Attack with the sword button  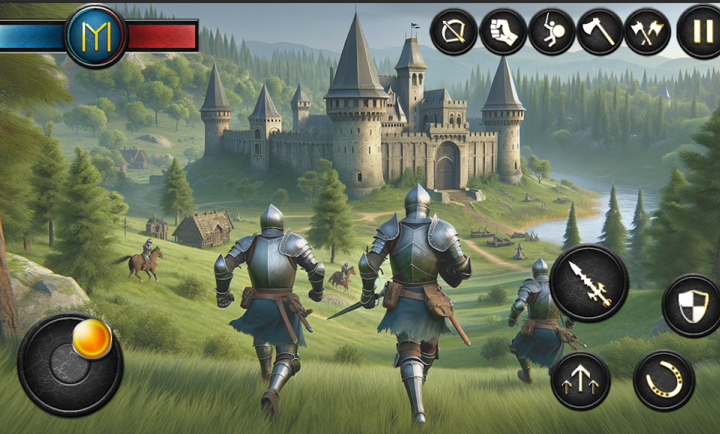click(x=589, y=283)
